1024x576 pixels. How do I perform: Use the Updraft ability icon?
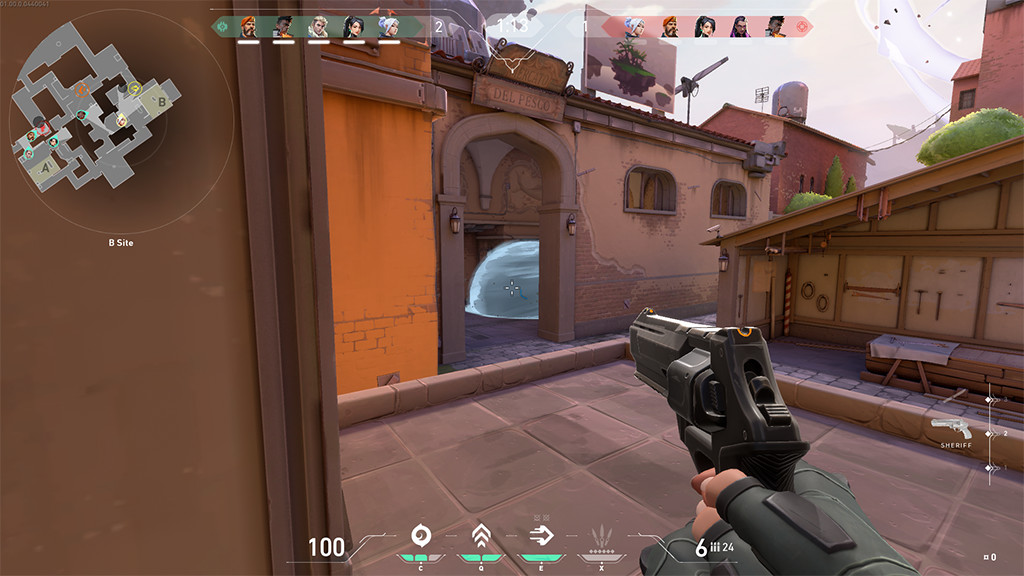click(481, 536)
